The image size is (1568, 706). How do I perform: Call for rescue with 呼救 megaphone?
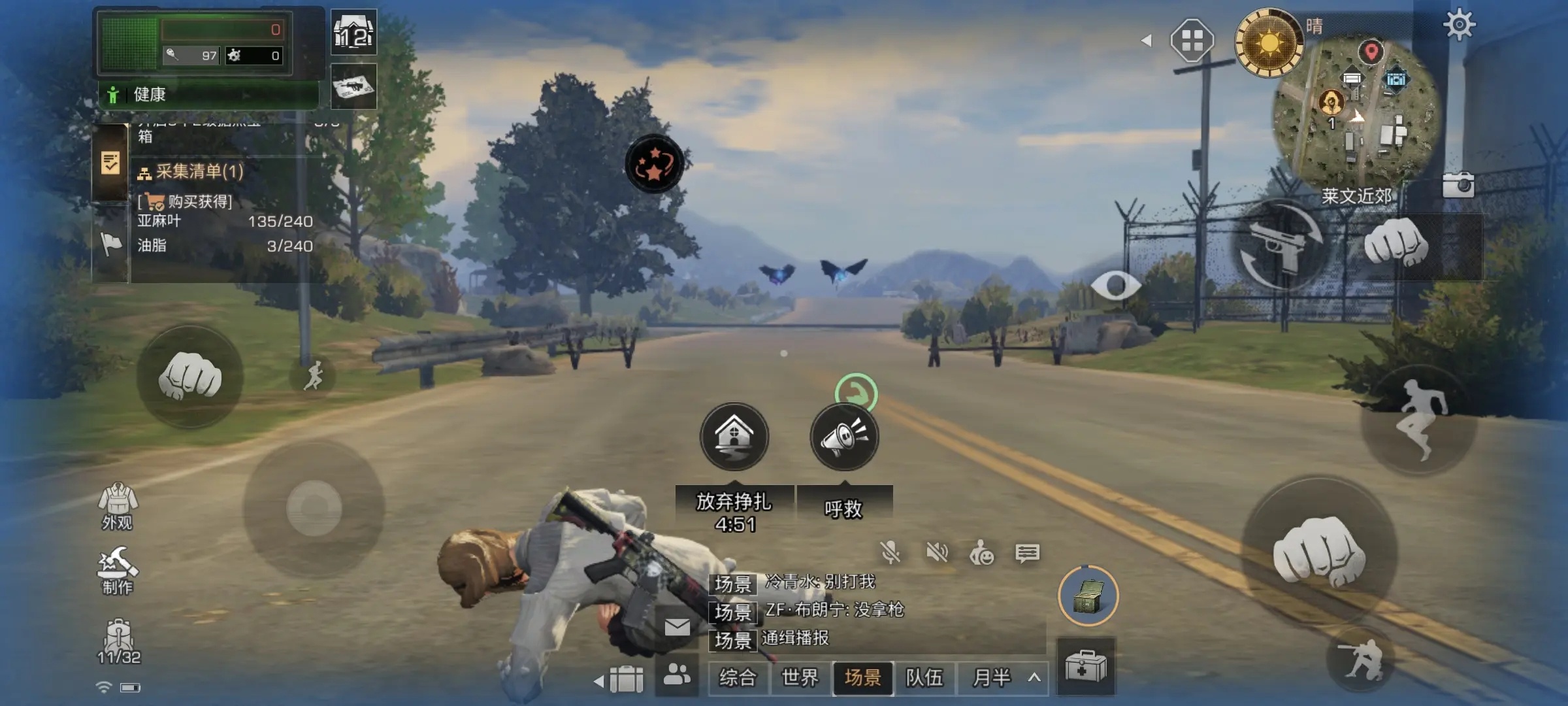[x=844, y=437]
